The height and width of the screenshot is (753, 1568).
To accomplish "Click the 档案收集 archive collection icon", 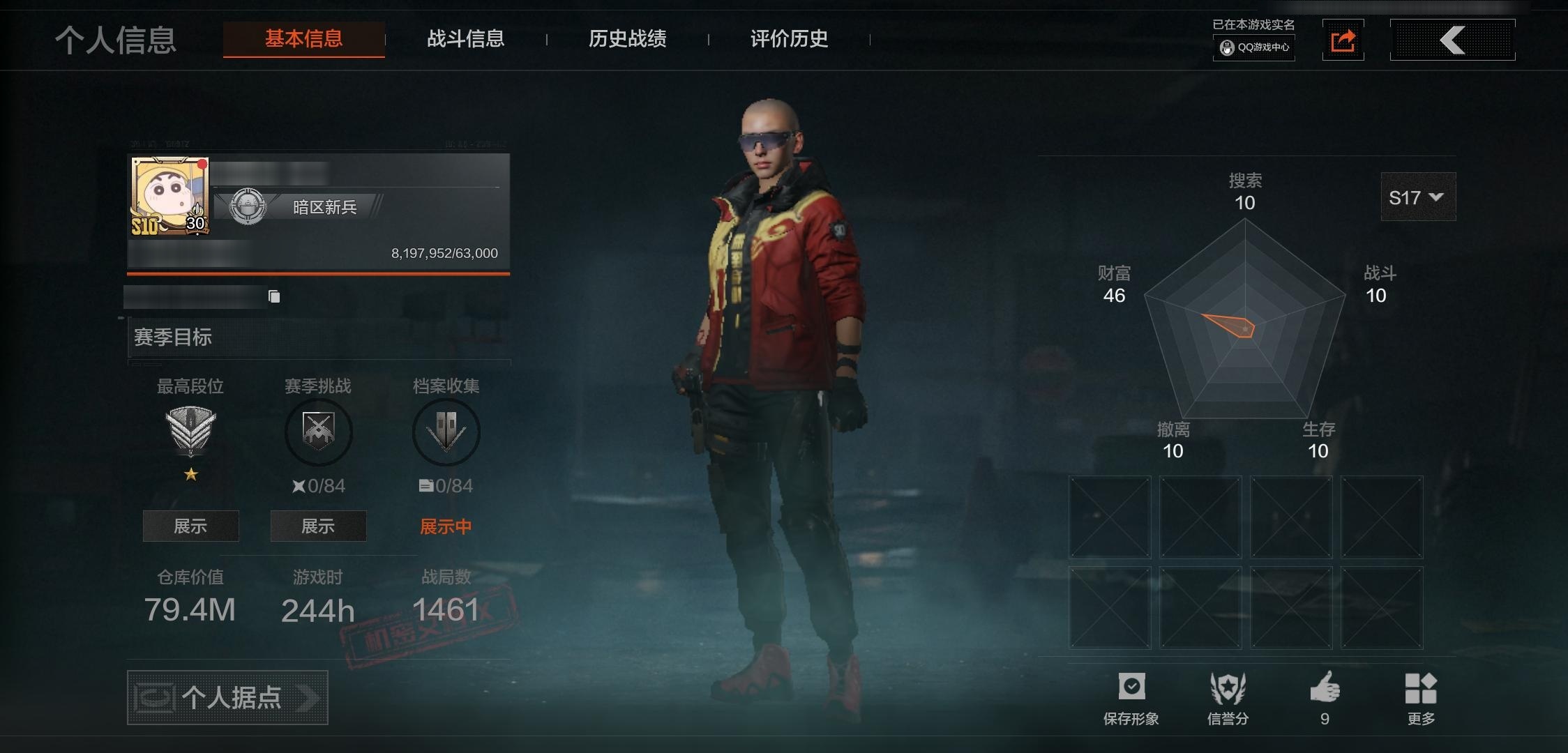I will coord(446,432).
